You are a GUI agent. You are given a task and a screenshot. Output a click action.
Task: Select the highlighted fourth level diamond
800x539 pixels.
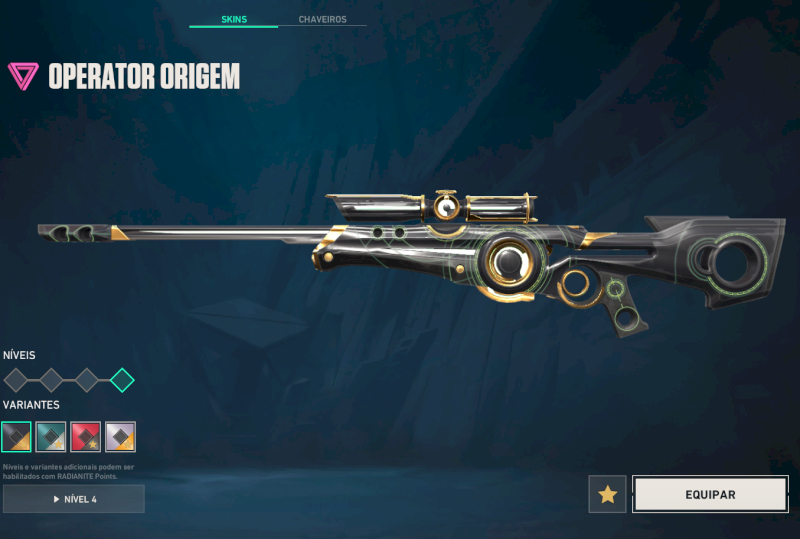pos(122,380)
